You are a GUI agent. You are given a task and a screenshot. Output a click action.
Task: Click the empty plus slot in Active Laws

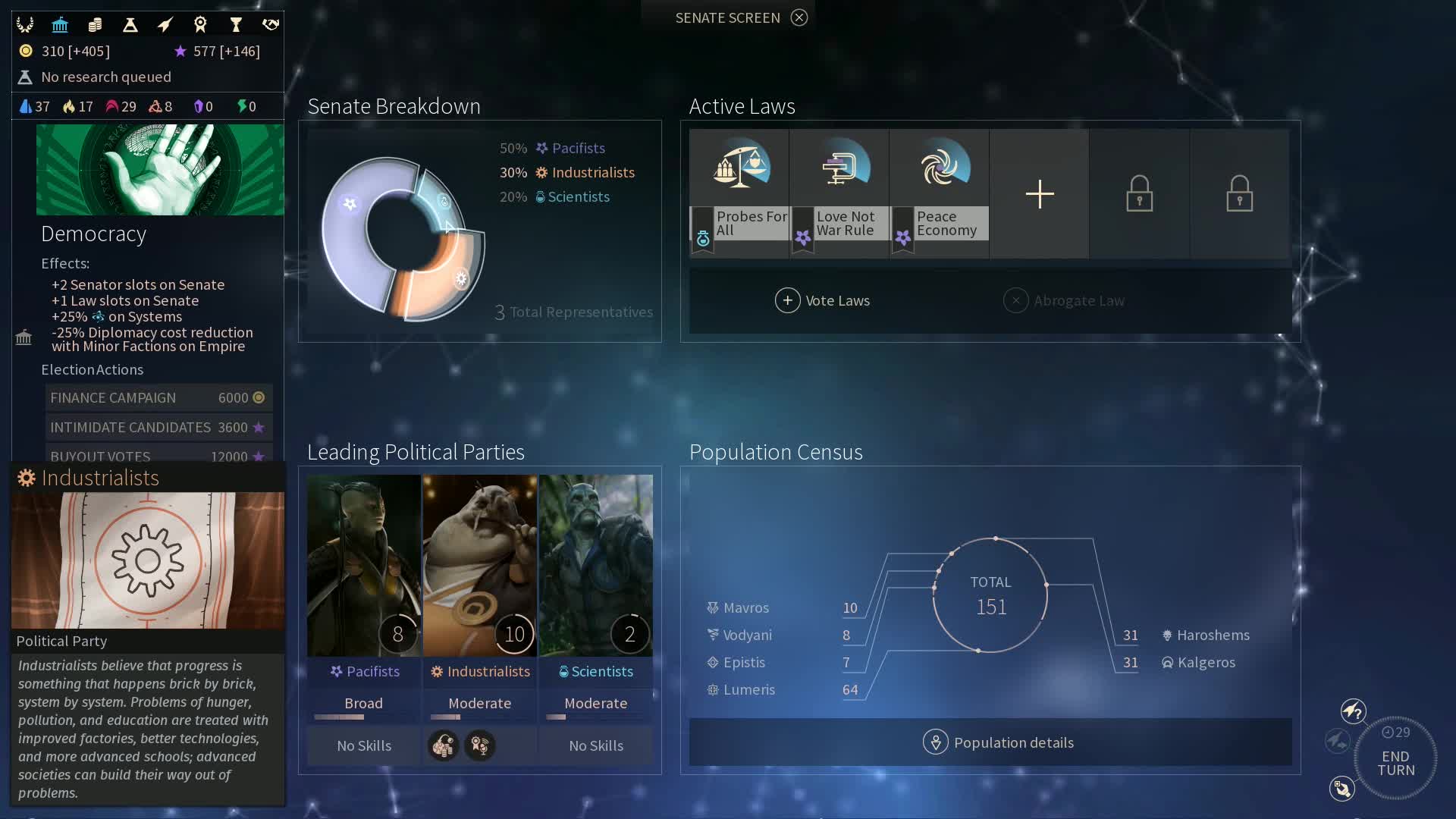point(1039,194)
